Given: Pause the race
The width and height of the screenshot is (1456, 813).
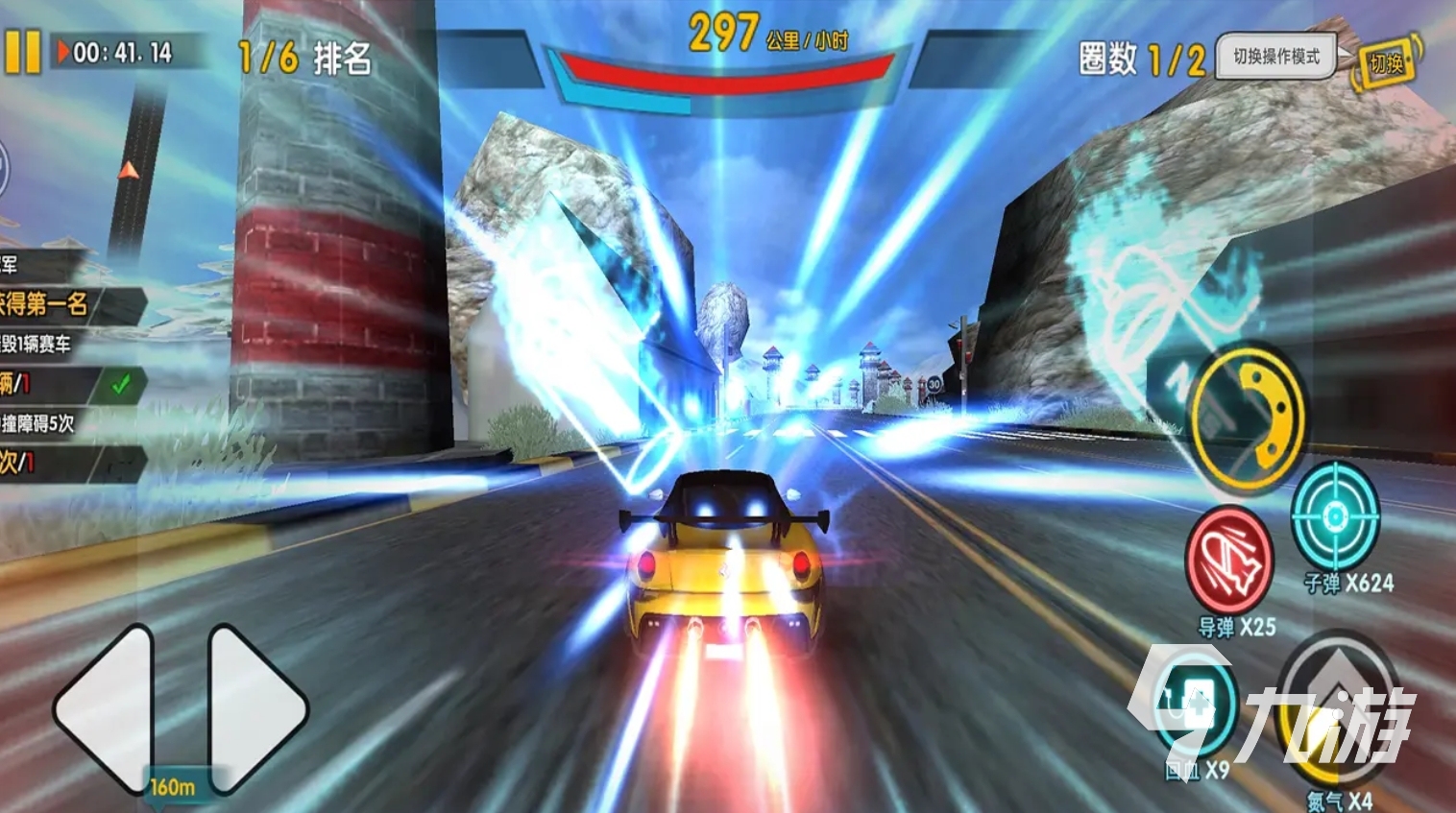Looking at the screenshot, I should (x=23, y=52).
